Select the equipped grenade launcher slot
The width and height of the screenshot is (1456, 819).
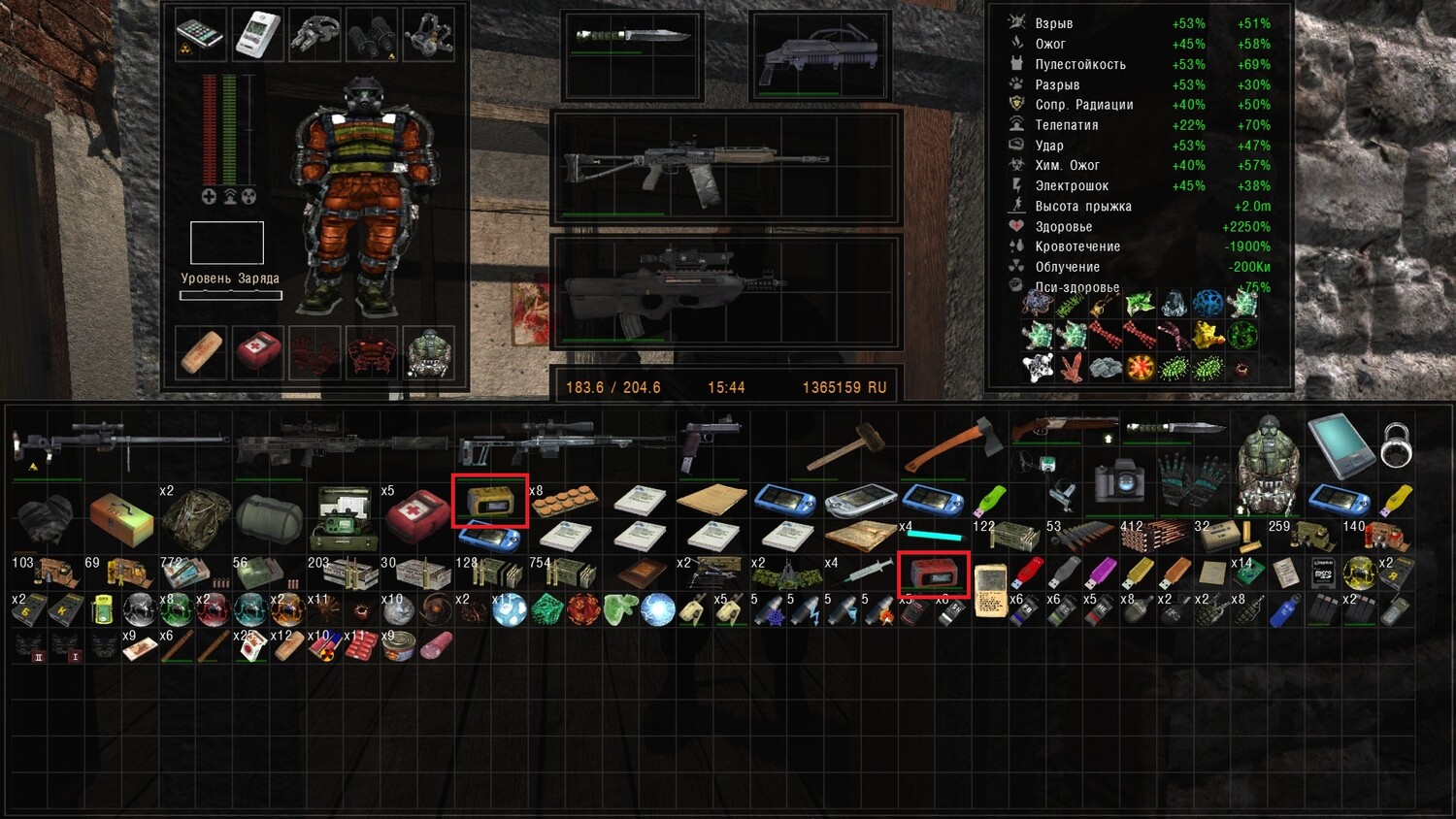pyautogui.click(x=820, y=55)
